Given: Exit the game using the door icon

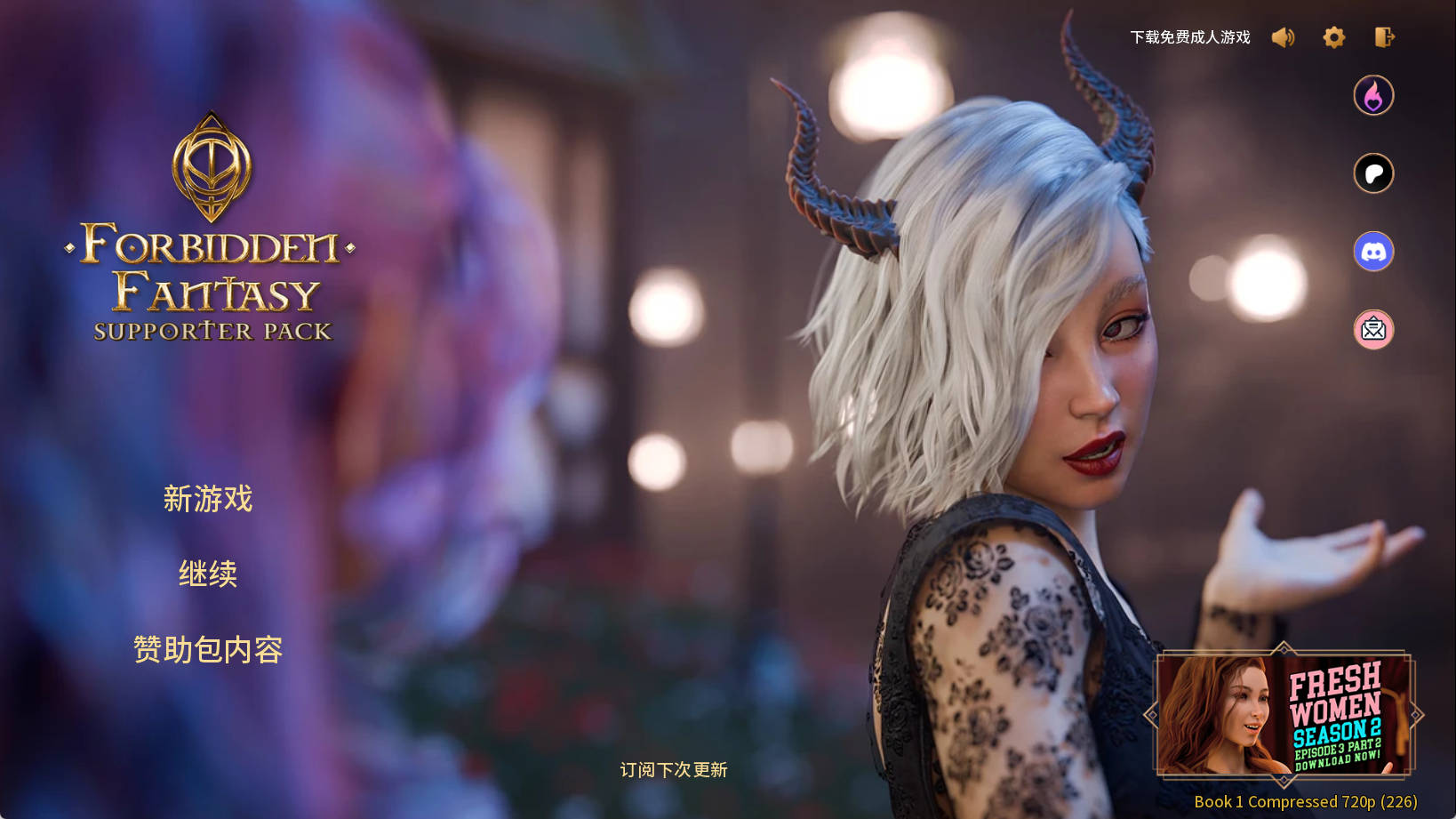Looking at the screenshot, I should point(1384,37).
